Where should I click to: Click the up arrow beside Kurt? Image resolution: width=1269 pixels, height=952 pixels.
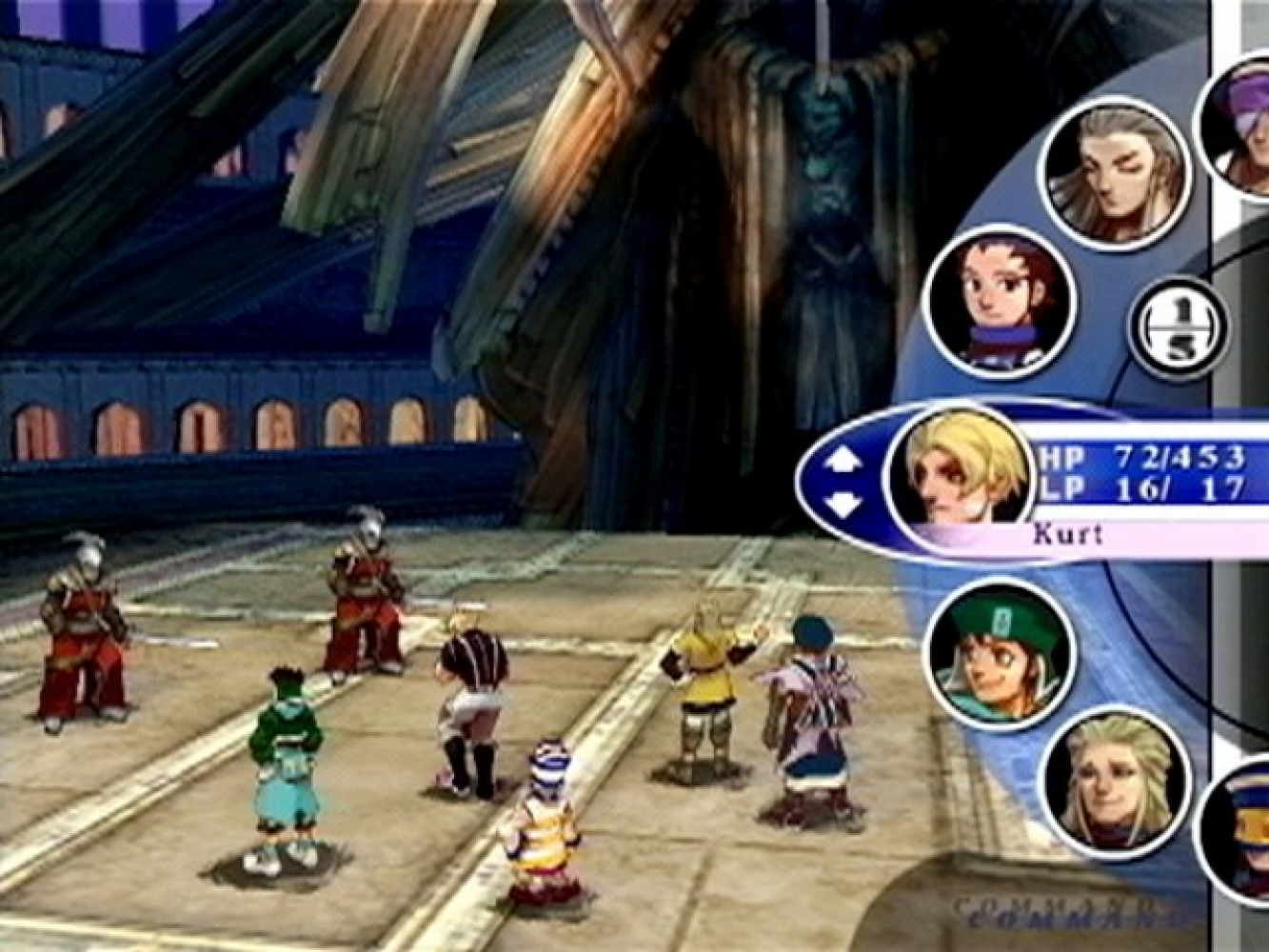tap(843, 461)
